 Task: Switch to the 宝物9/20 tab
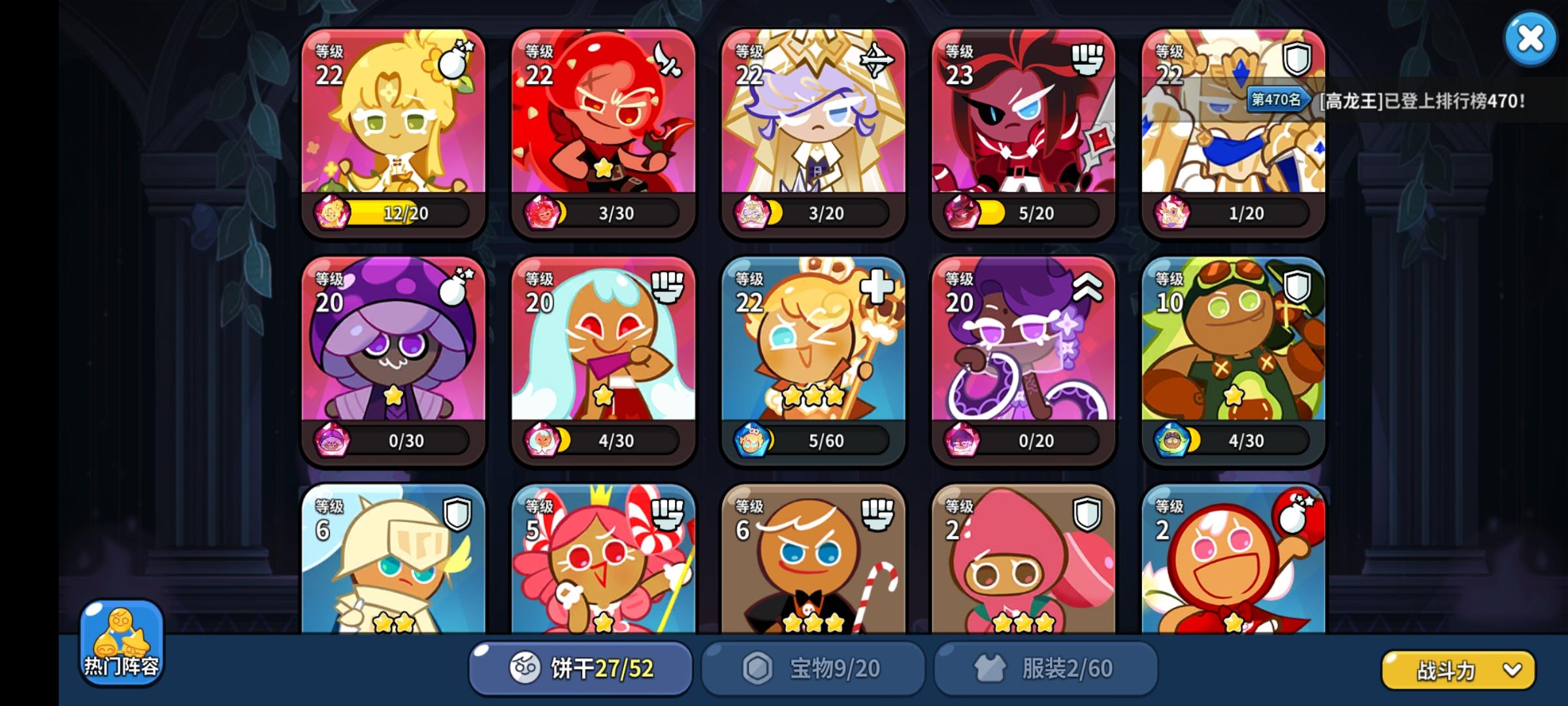813,667
